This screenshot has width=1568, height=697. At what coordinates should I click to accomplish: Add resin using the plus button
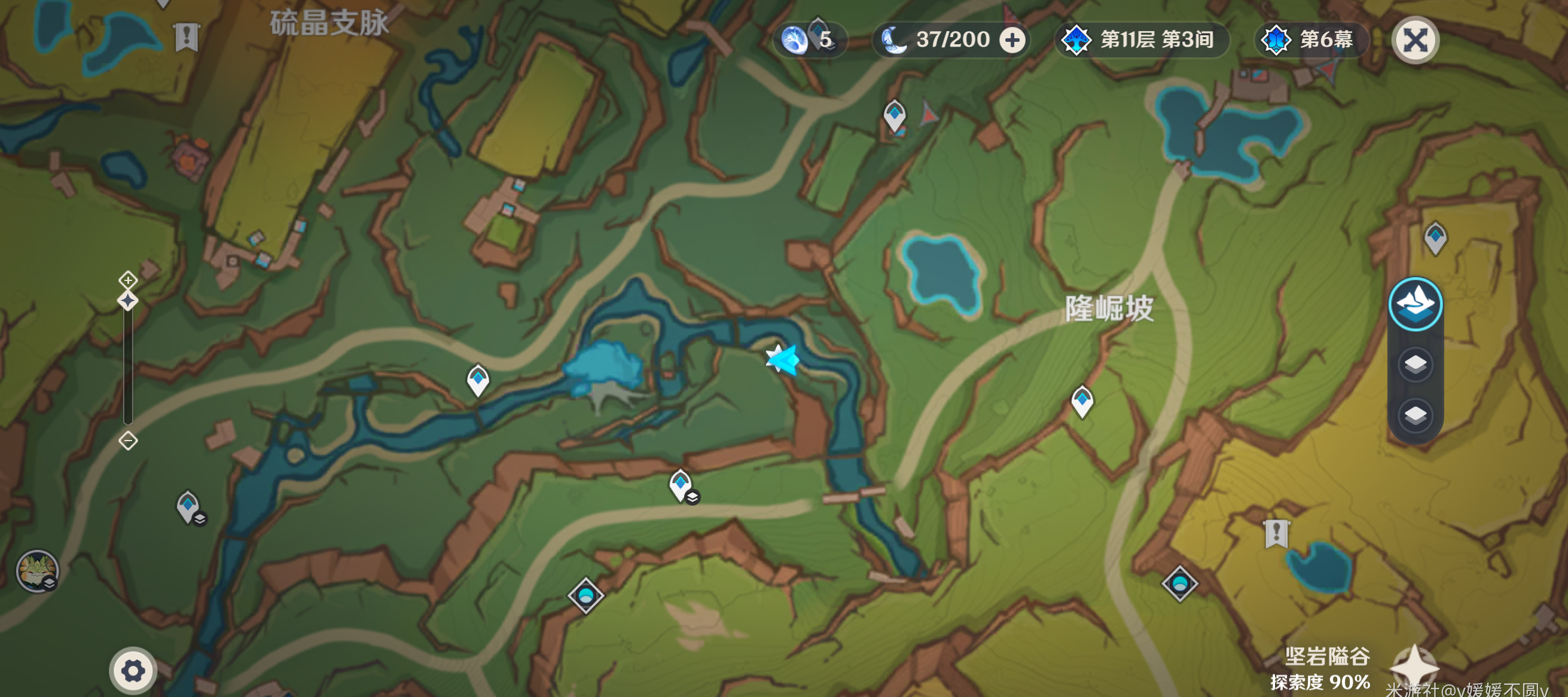1012,41
